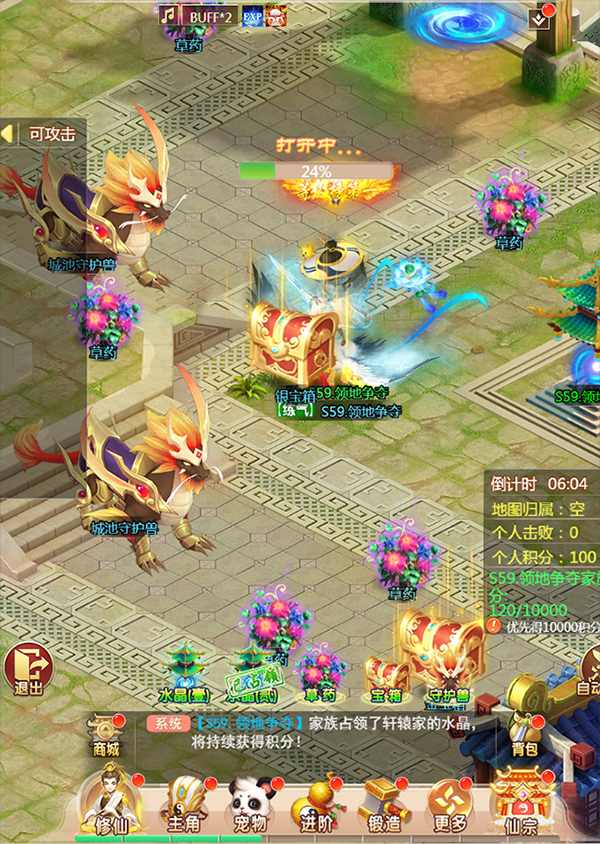This screenshot has height=844, width=600.
Task: View the BUFF*2 status details
Action: [x=210, y=16]
